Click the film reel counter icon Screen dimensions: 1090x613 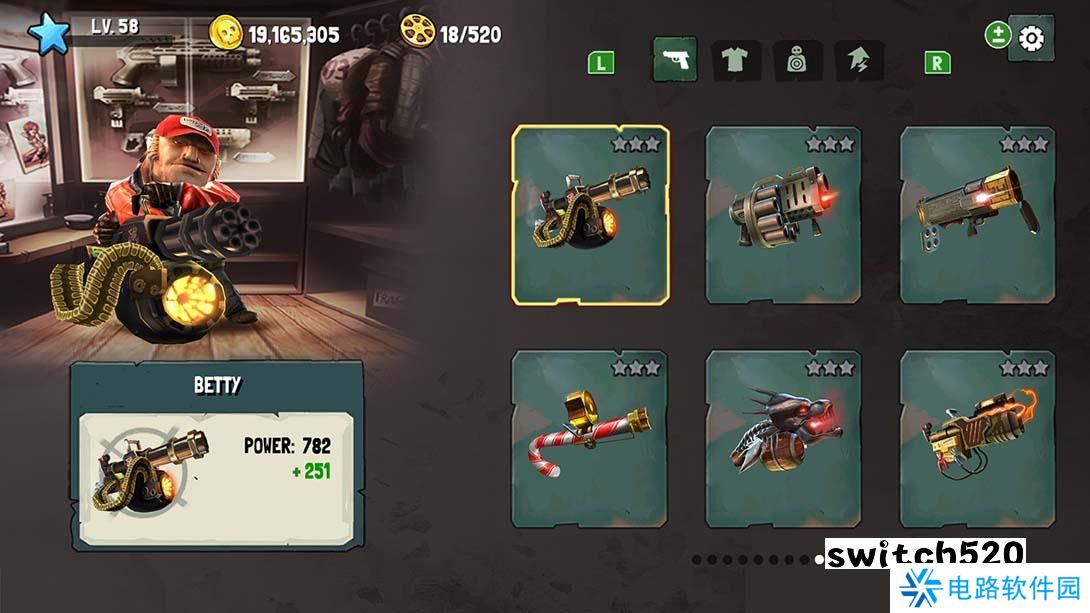pos(417,32)
